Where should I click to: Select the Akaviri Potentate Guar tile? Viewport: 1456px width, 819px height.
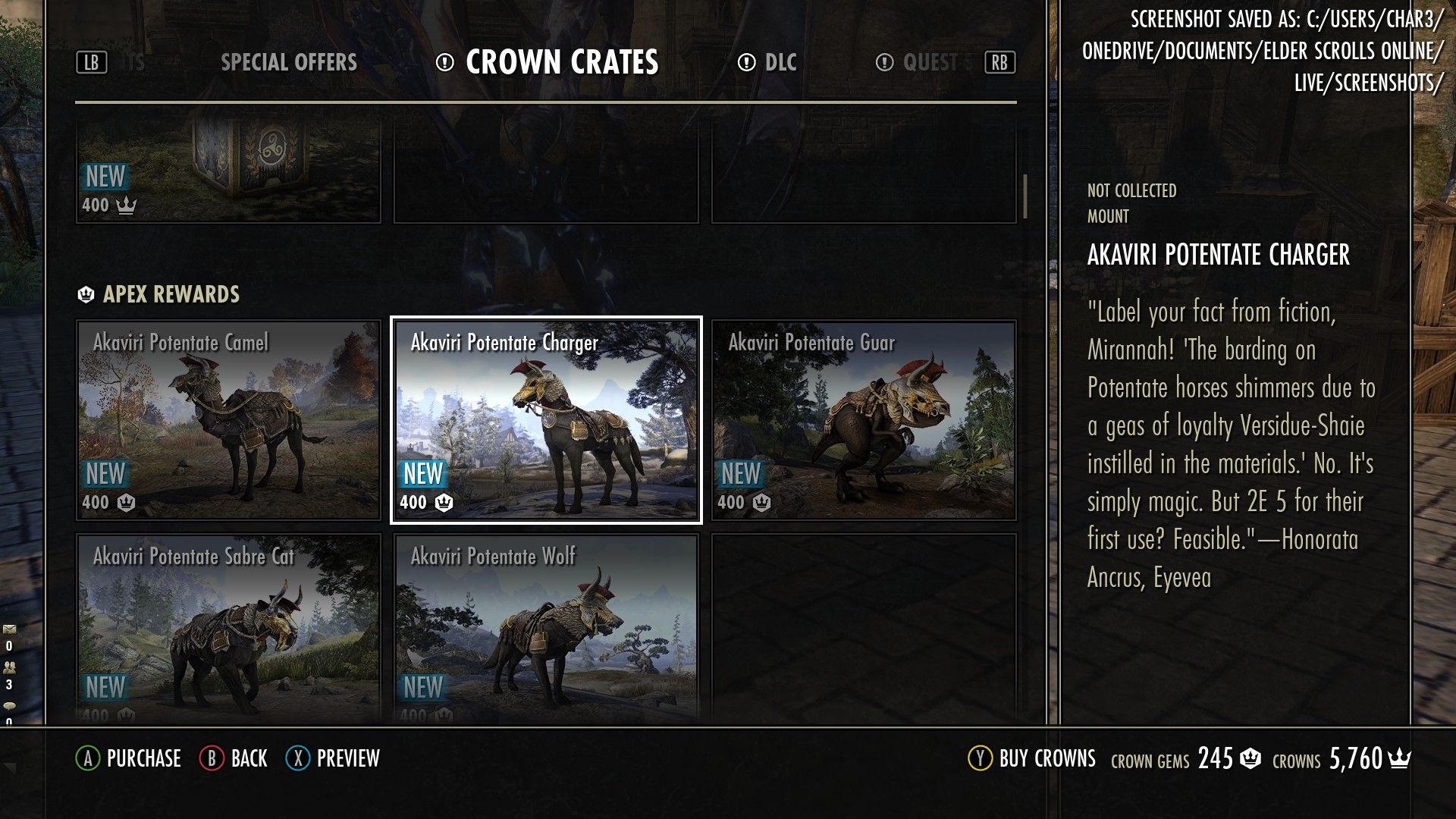coord(864,420)
